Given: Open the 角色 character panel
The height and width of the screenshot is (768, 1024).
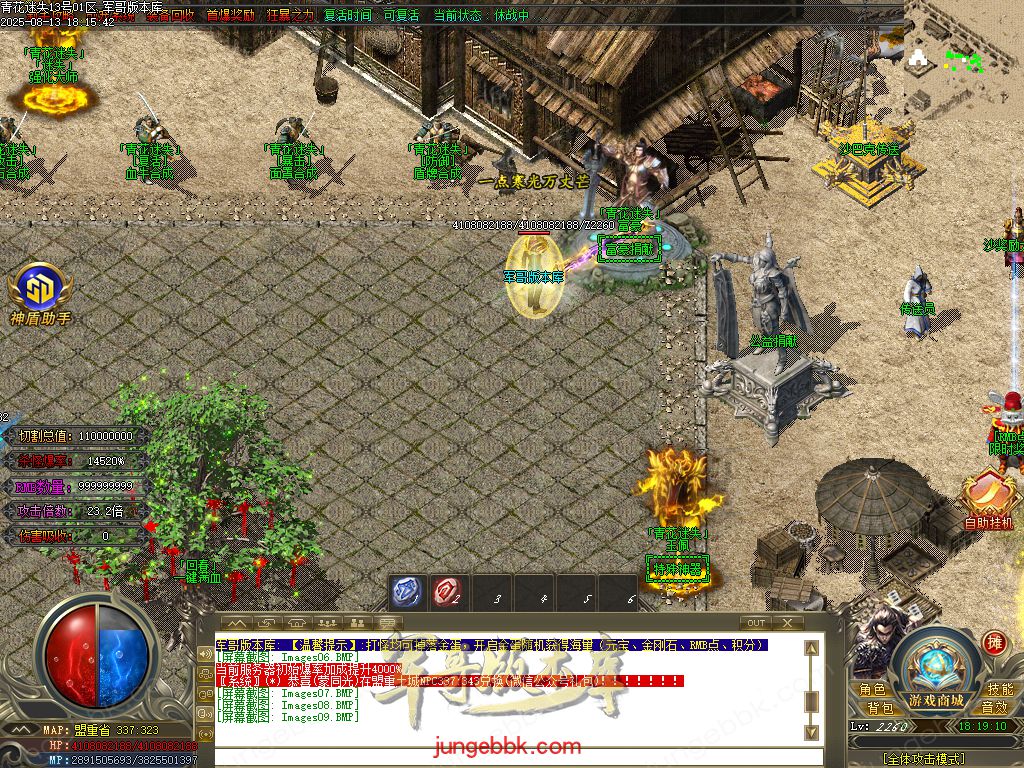Looking at the screenshot, I should (x=872, y=689).
